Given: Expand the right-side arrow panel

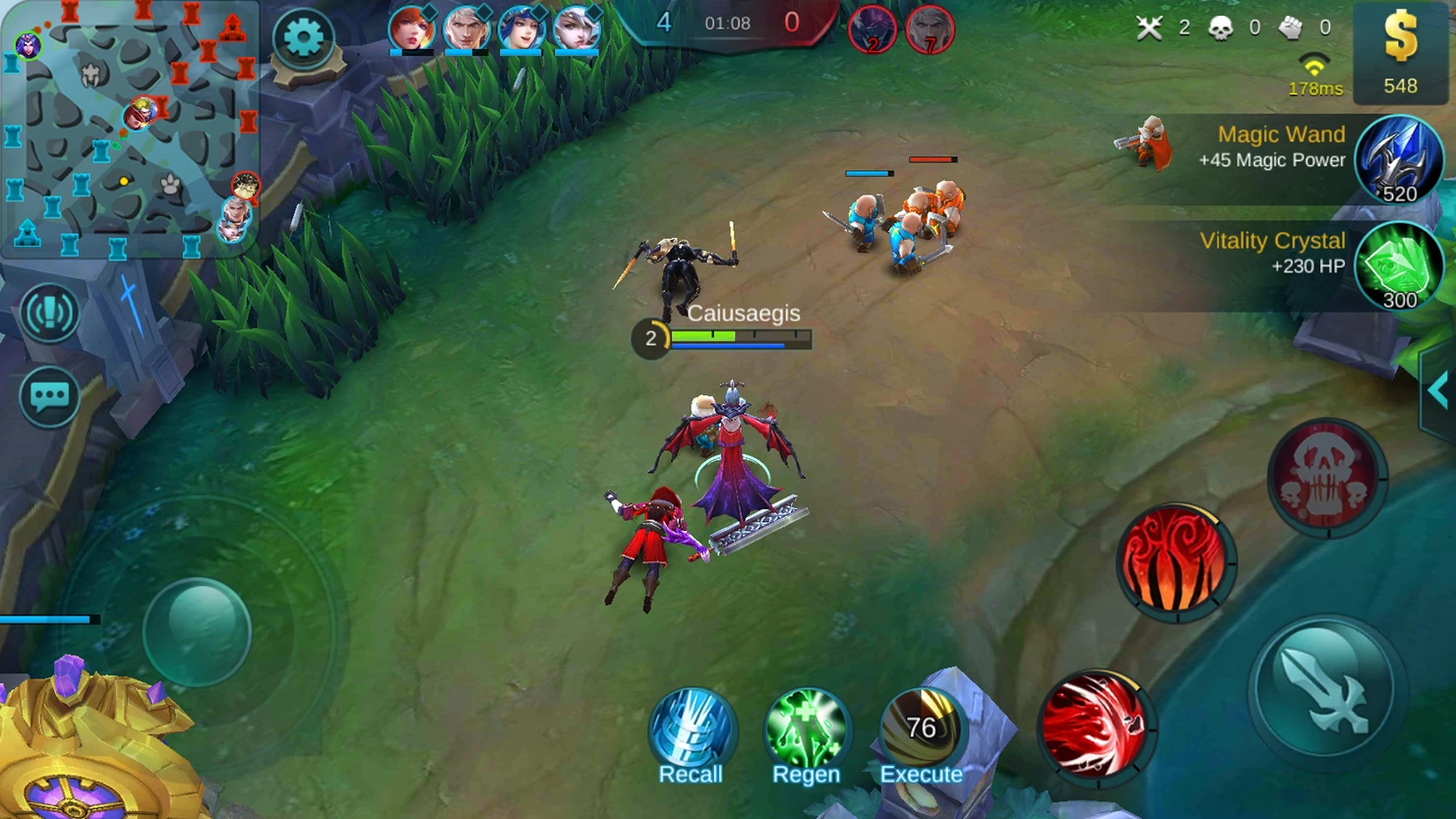Looking at the screenshot, I should [x=1439, y=390].
